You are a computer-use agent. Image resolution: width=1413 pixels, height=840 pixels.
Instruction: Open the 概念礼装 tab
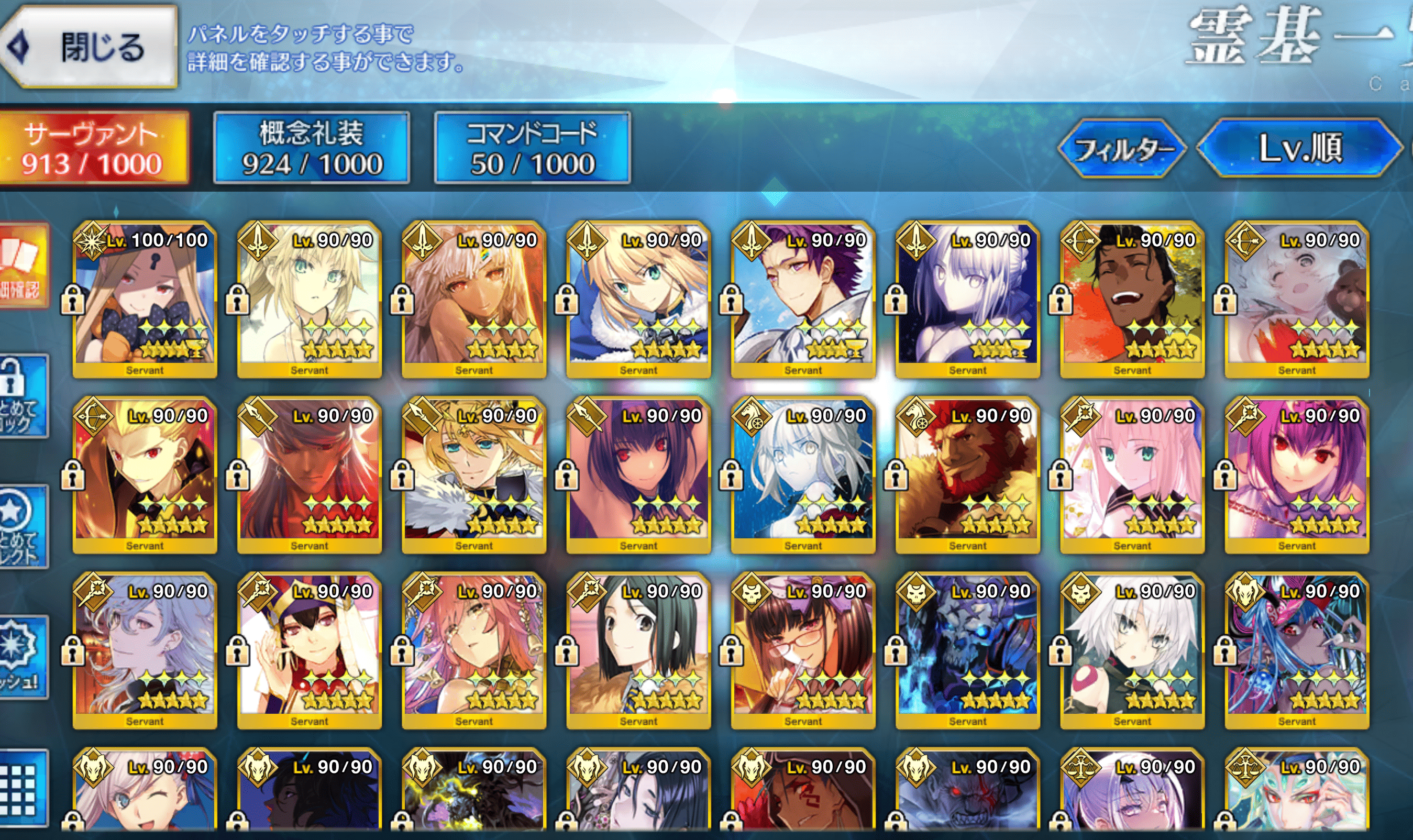coord(312,148)
